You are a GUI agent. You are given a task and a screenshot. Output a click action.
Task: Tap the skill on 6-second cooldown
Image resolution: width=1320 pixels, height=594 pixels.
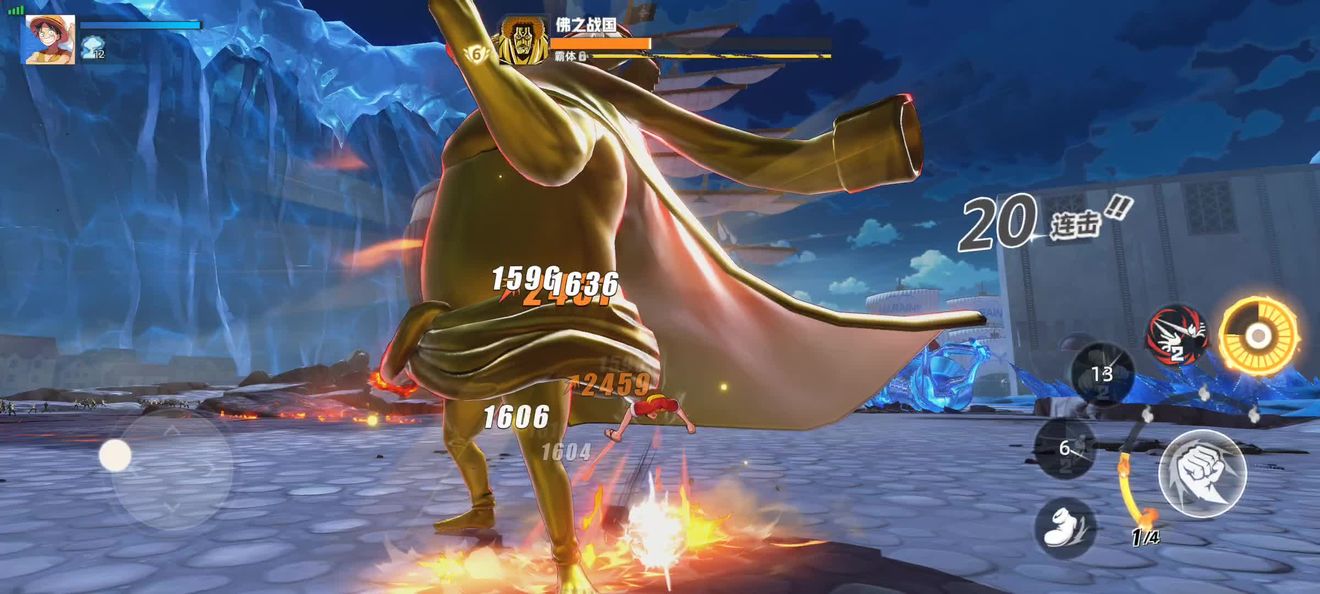tap(1065, 448)
